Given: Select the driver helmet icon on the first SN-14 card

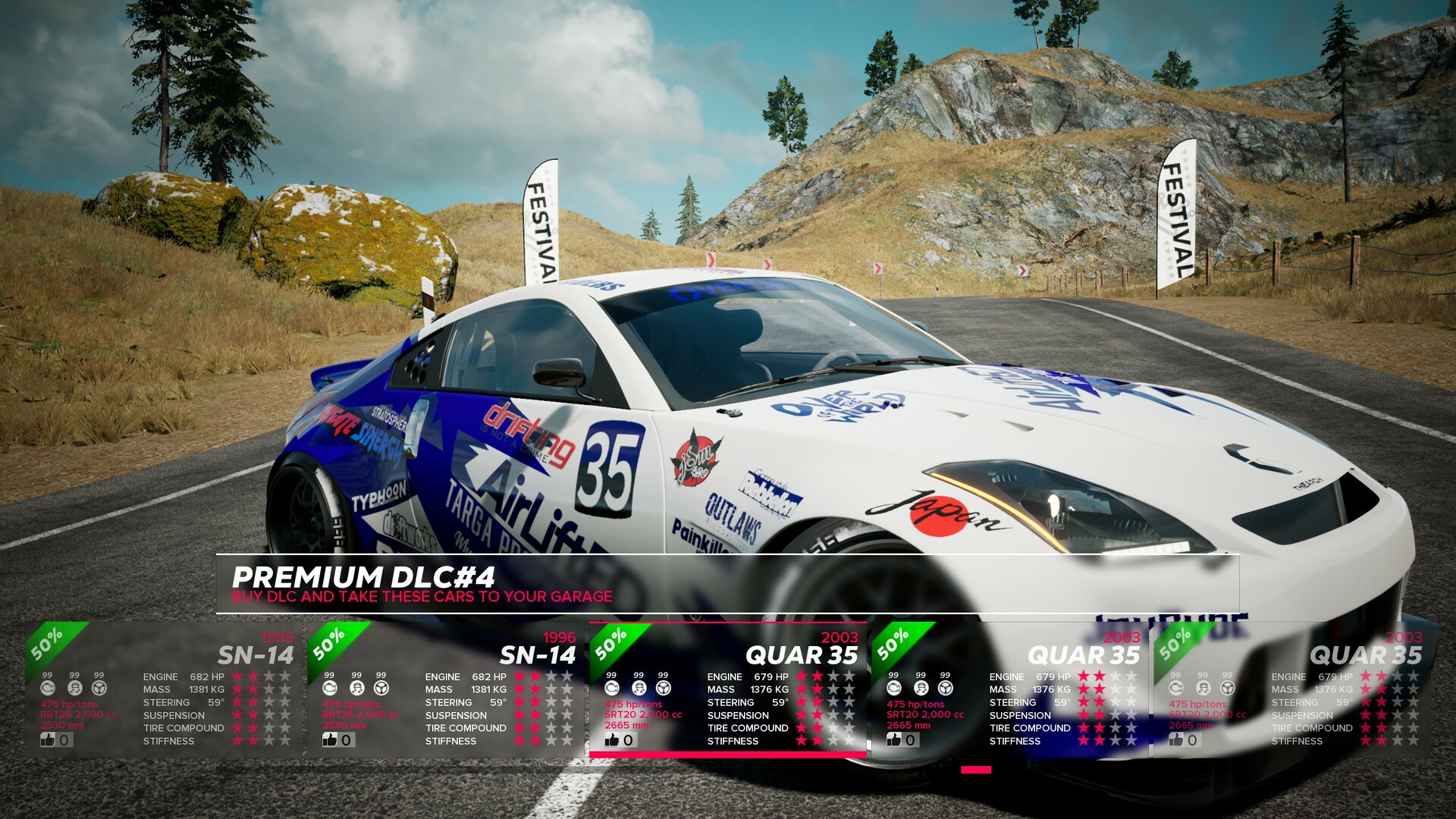Looking at the screenshot, I should 74,688.
